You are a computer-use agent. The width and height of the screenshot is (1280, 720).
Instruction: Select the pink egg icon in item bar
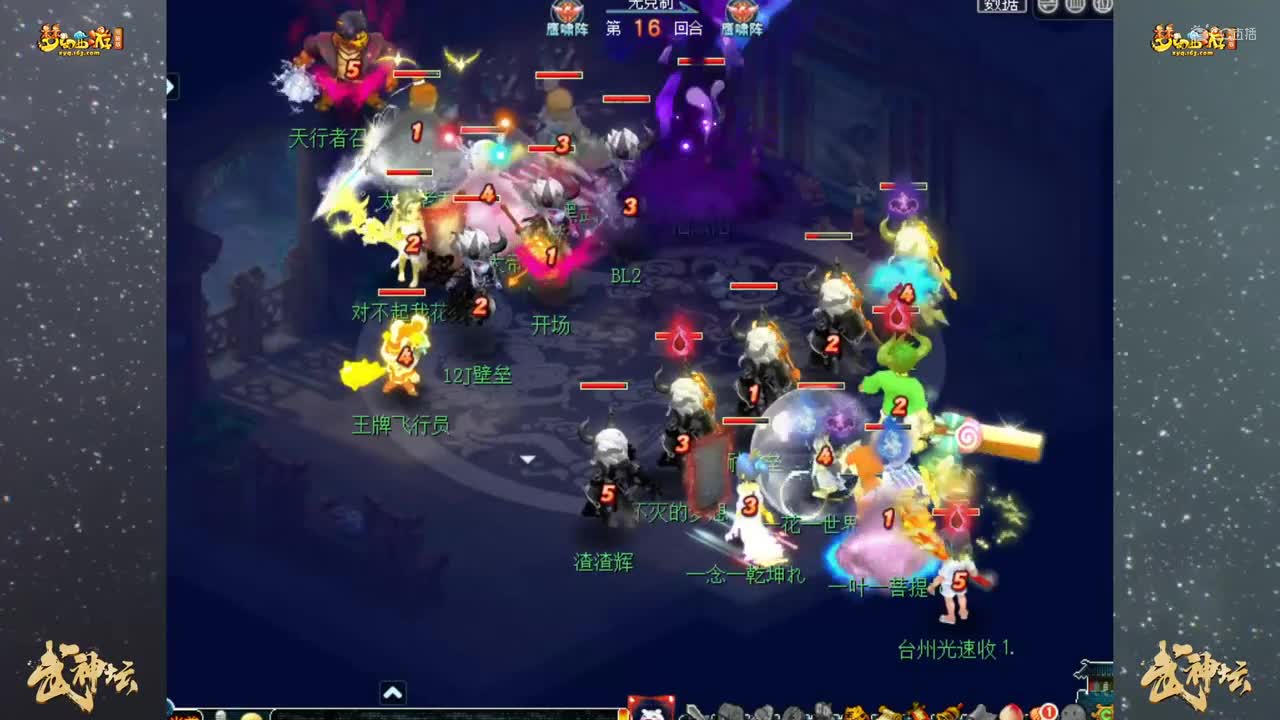[1010, 712]
